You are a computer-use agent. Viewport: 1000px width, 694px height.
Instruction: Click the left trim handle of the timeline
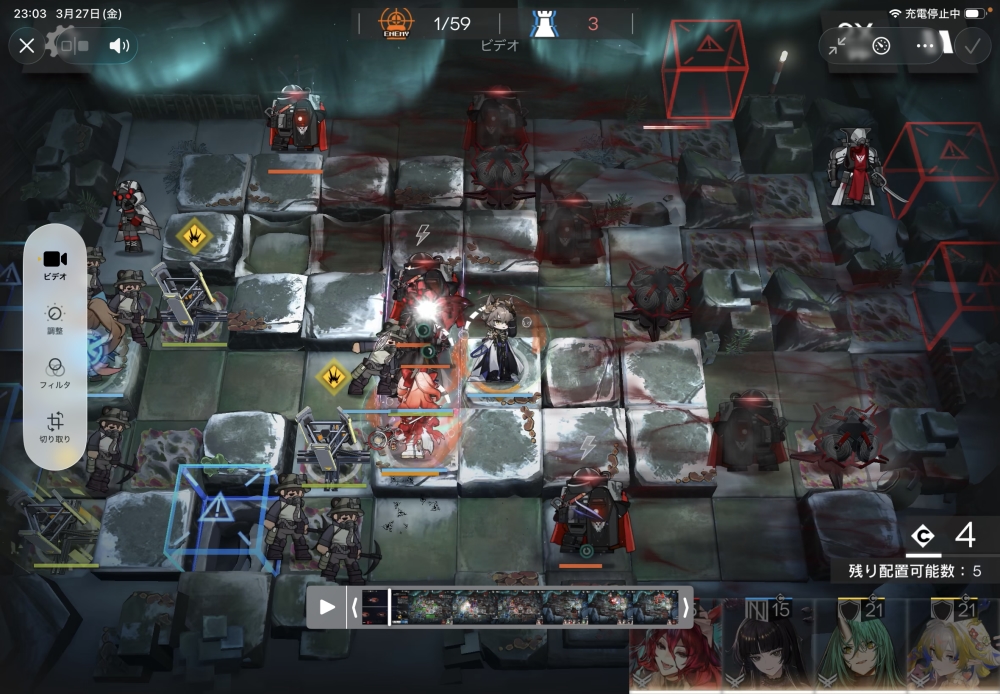(353, 607)
